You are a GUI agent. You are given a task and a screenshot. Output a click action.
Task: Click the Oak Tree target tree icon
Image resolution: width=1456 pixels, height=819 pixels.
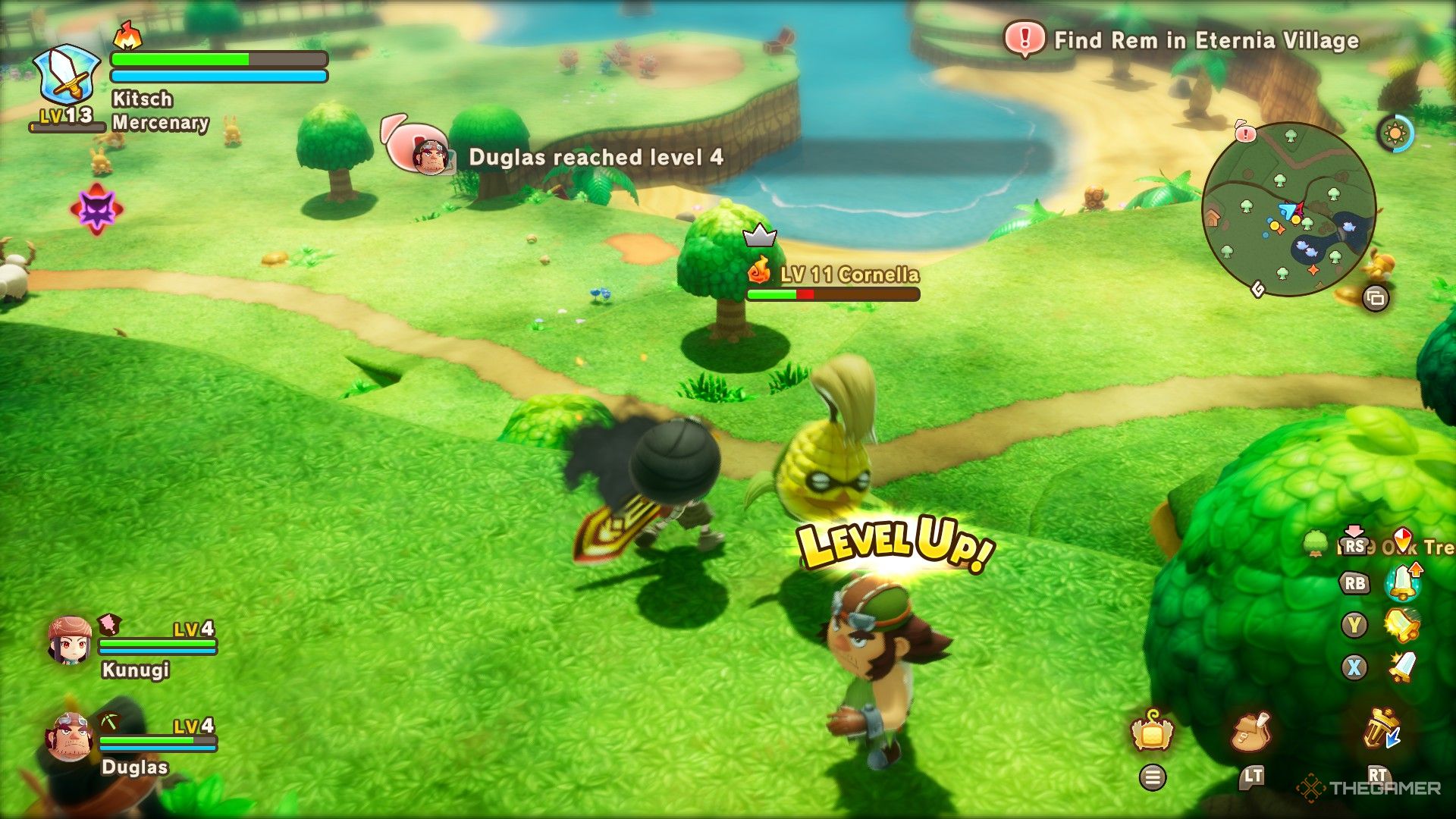1316,543
